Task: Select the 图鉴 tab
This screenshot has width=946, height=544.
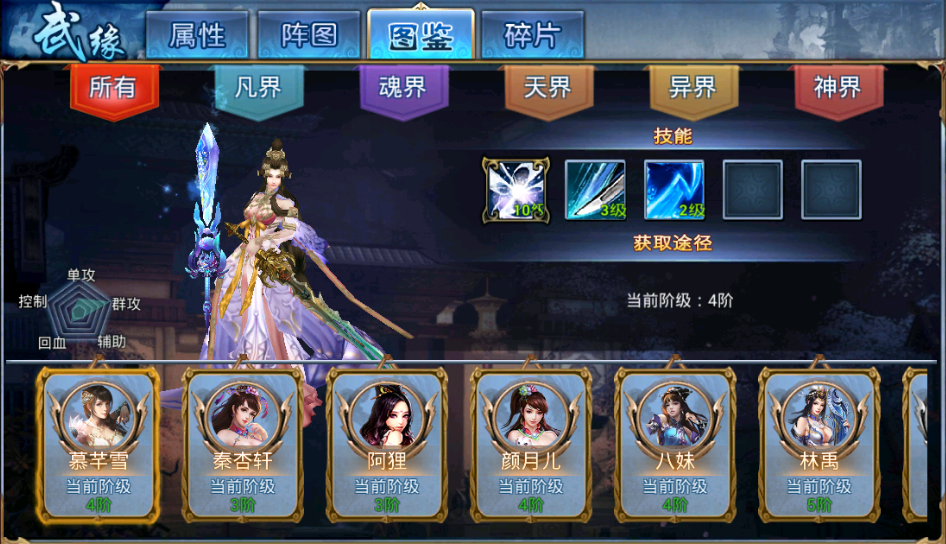Action: pyautogui.click(x=420, y=36)
